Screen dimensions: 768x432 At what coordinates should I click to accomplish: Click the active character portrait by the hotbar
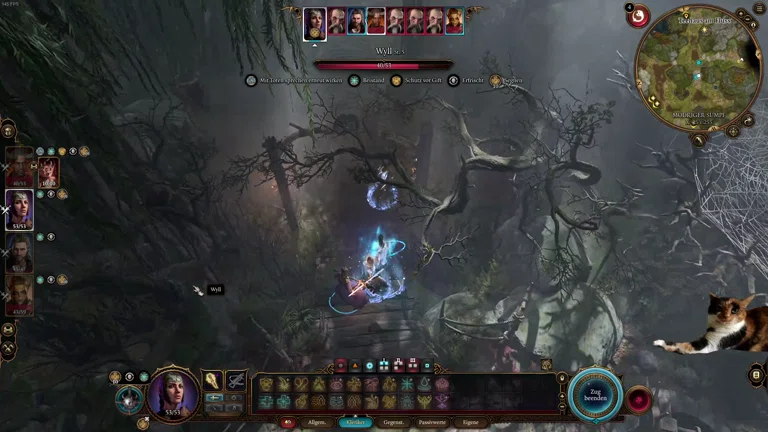[174, 392]
